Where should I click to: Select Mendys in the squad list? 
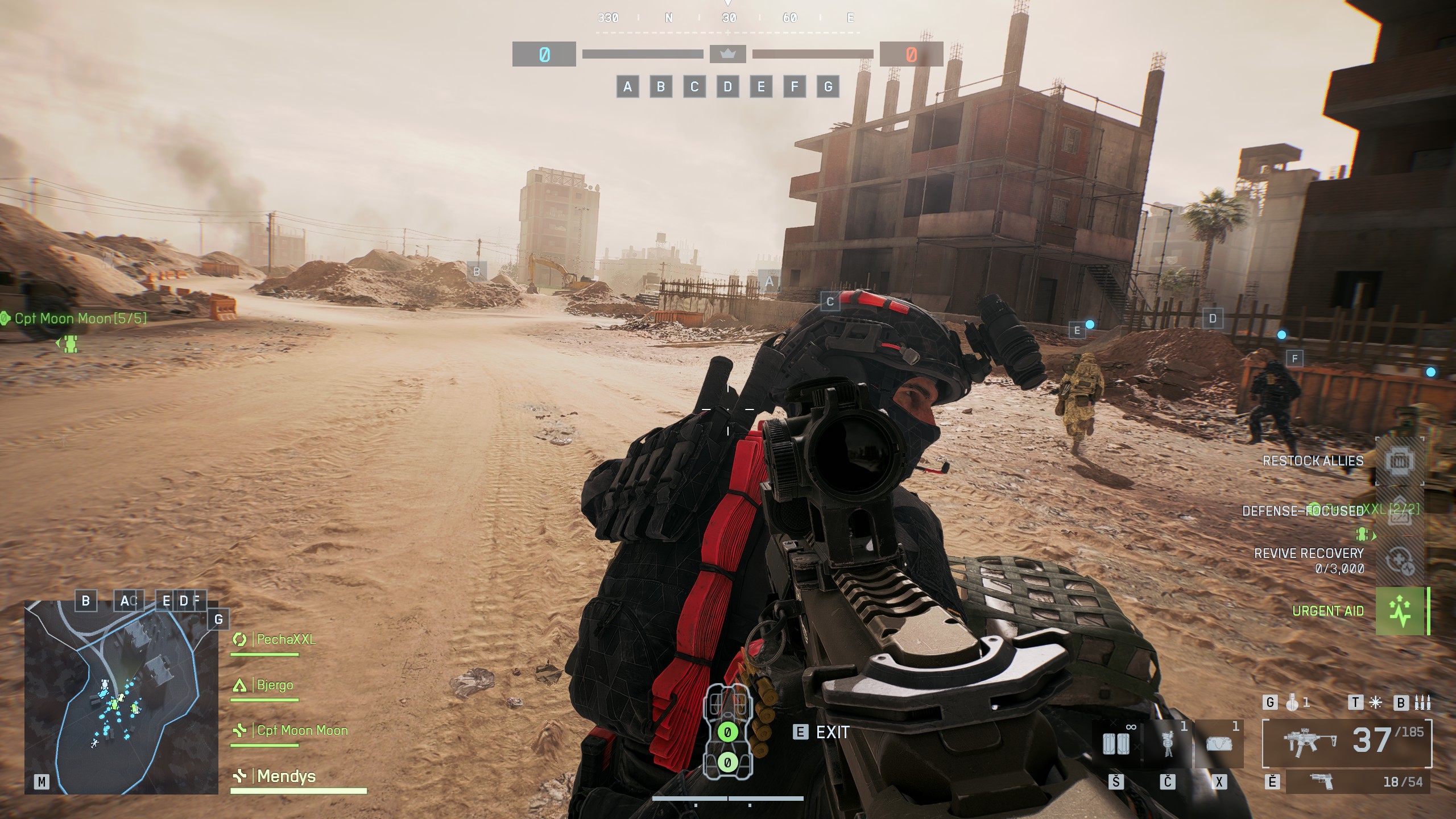coord(286,776)
